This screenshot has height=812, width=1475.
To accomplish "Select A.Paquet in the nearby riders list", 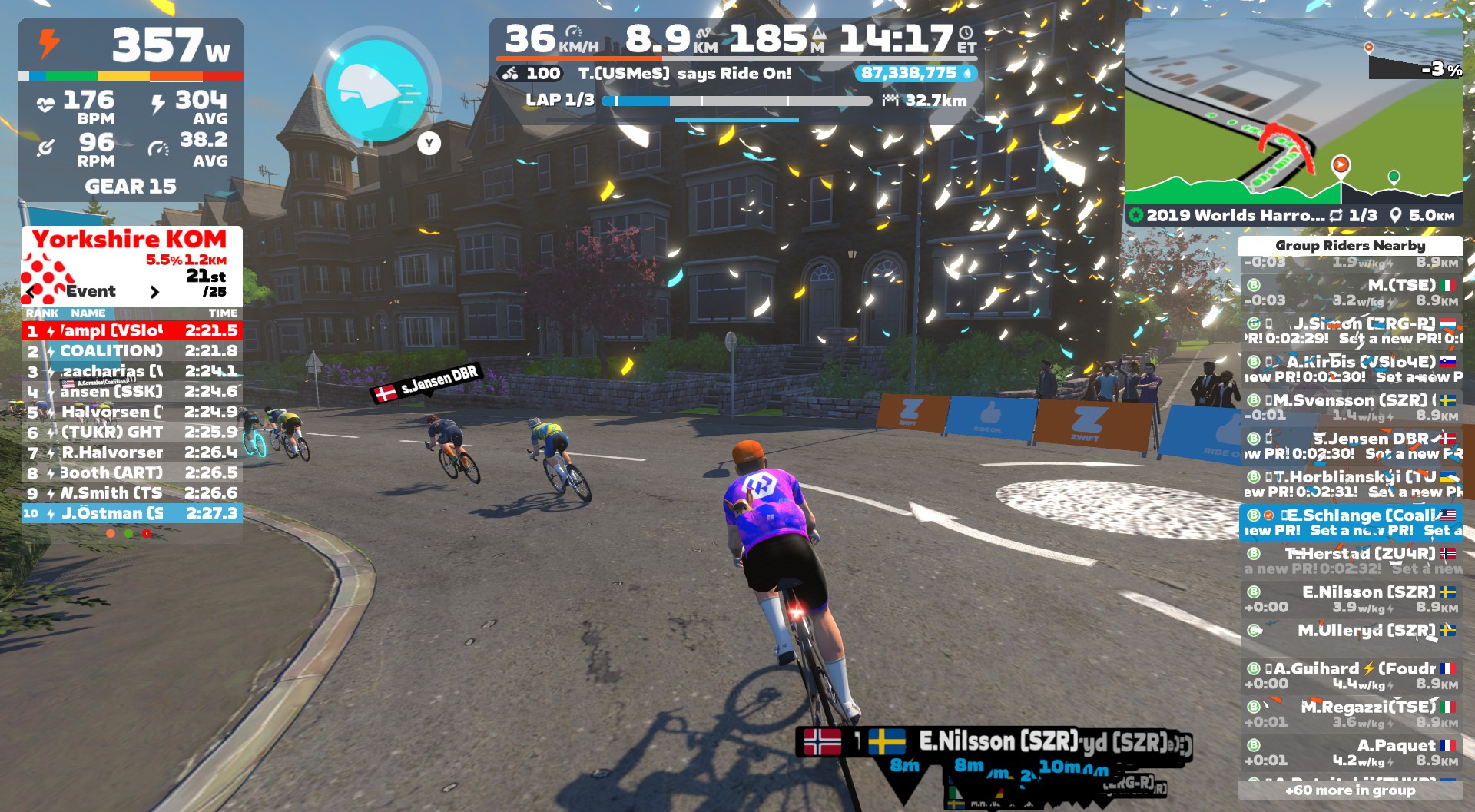I will click(1351, 753).
